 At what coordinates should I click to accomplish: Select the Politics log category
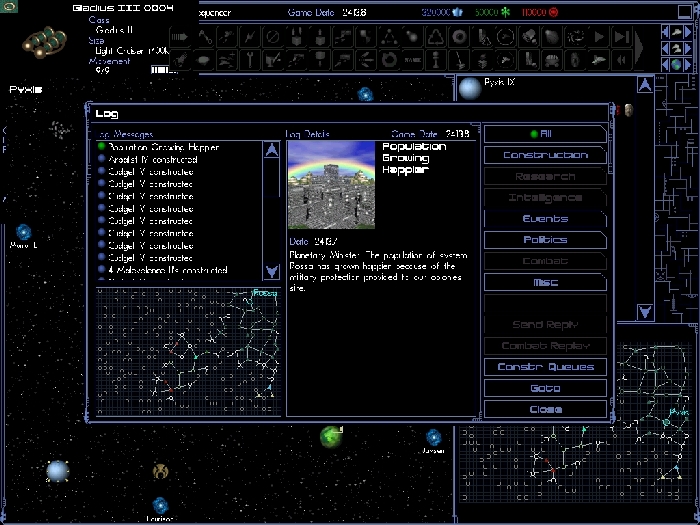pos(545,240)
